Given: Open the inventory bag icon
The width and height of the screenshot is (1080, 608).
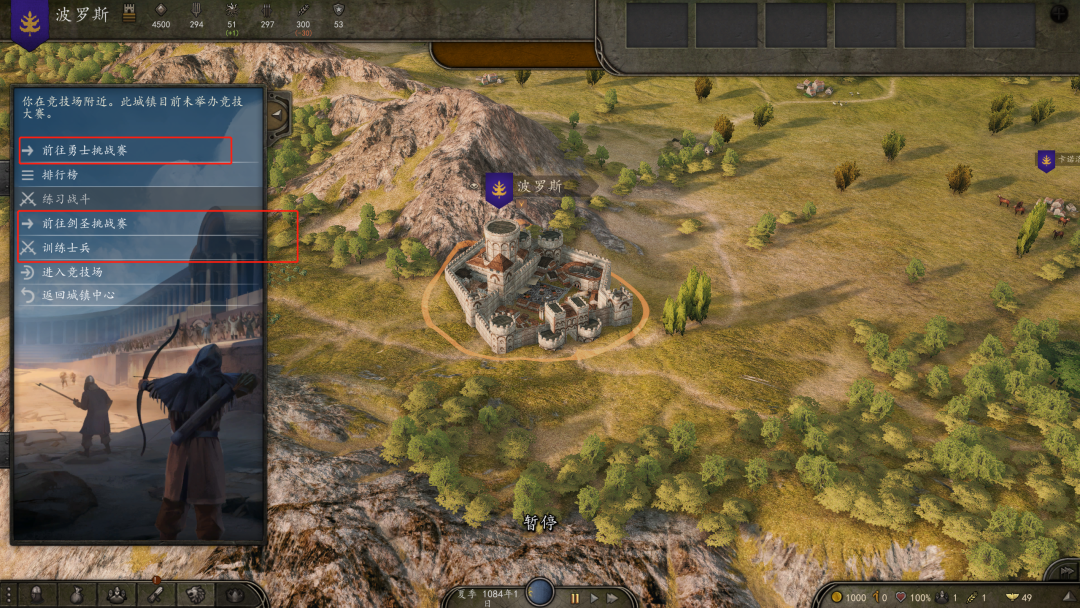Looking at the screenshot, I should tap(76, 595).
